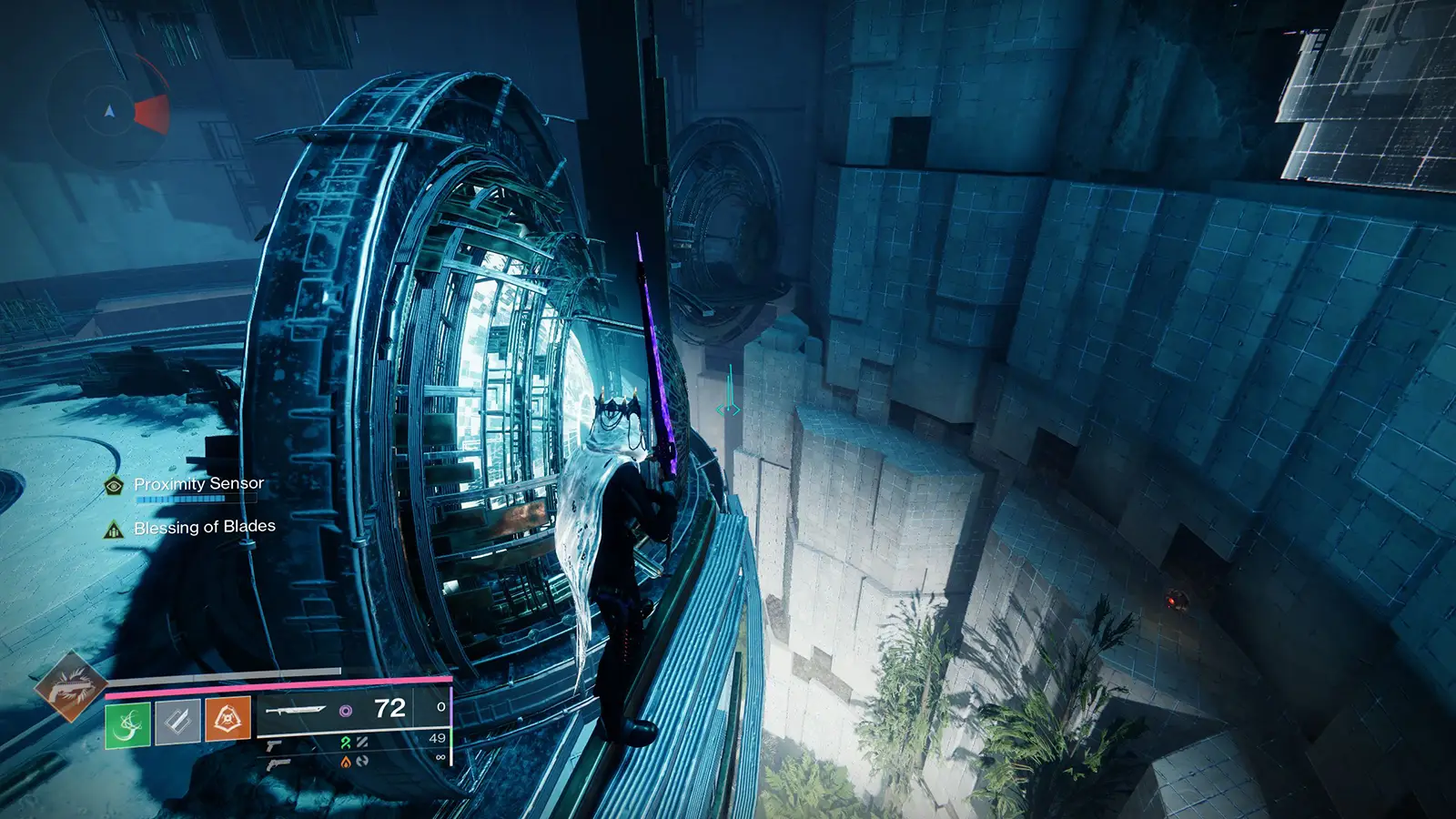The width and height of the screenshot is (1456, 819).
Task: Click the sword ammo count showing 72
Action: pyautogui.click(x=389, y=708)
